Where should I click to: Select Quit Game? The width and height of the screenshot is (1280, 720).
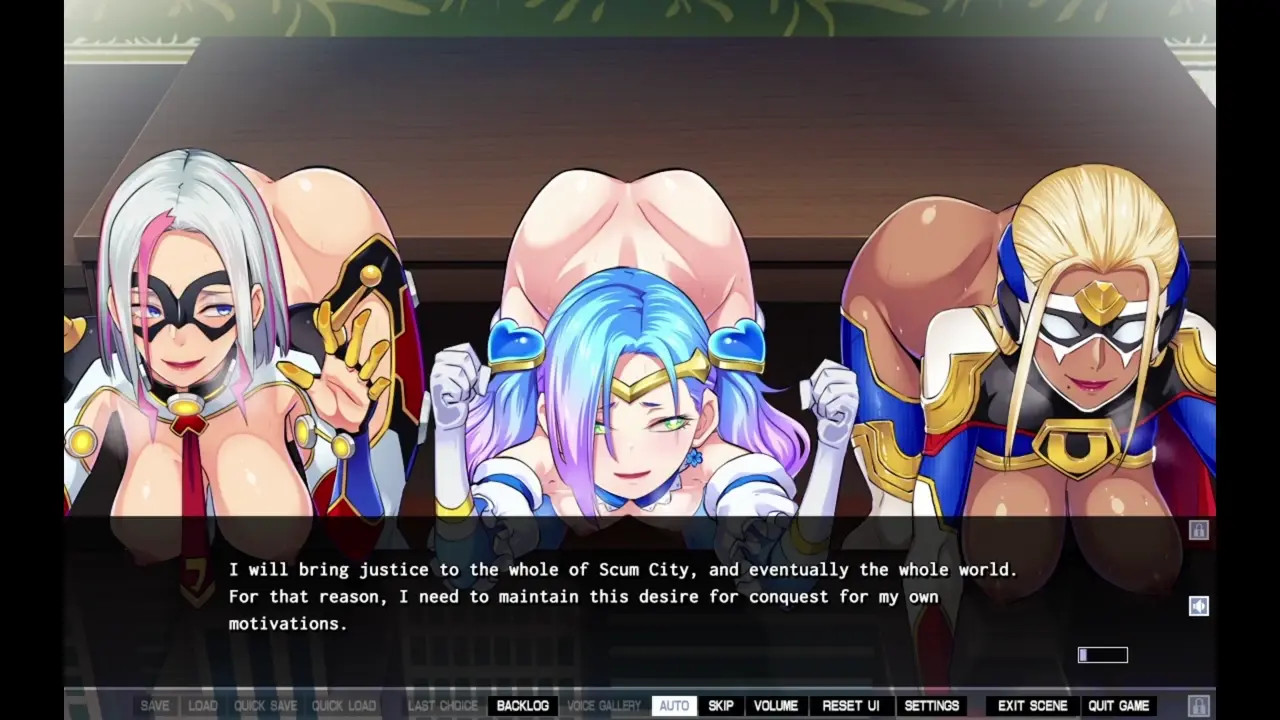[x=1119, y=706]
